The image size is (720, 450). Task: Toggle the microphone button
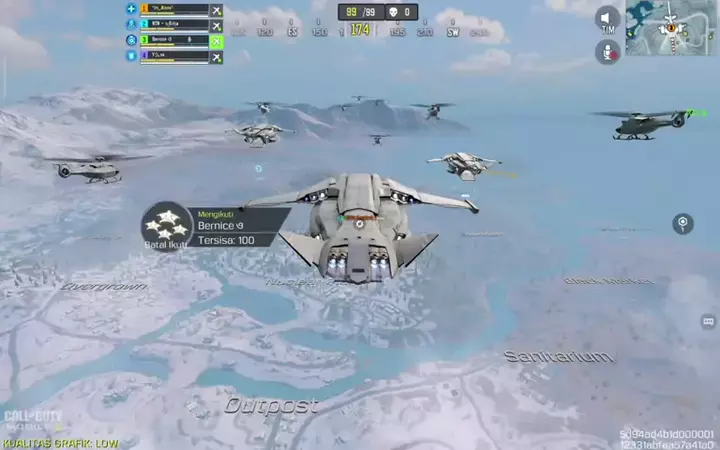click(x=608, y=51)
